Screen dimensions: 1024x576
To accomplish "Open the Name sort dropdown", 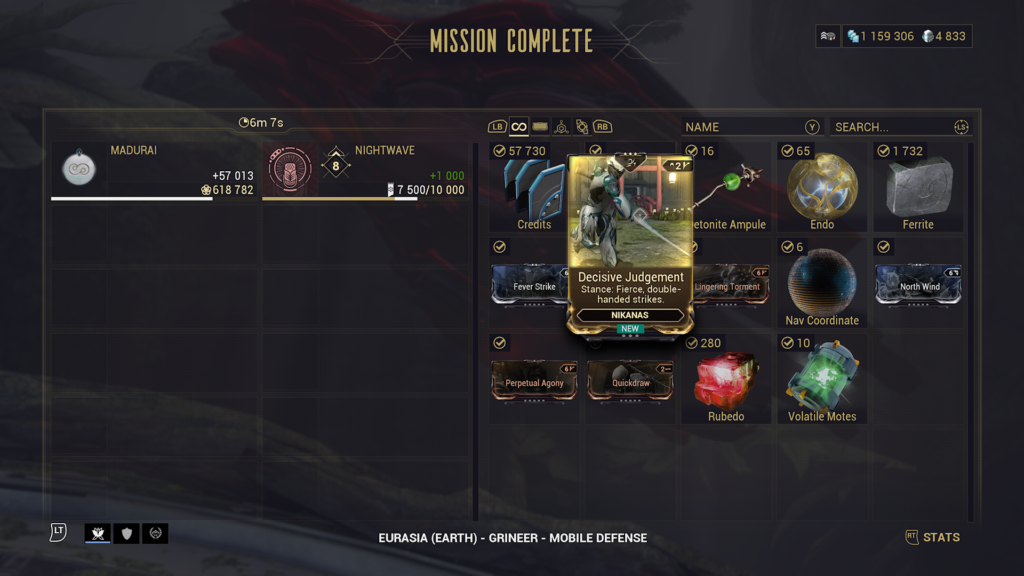I will pyautogui.click(x=751, y=127).
